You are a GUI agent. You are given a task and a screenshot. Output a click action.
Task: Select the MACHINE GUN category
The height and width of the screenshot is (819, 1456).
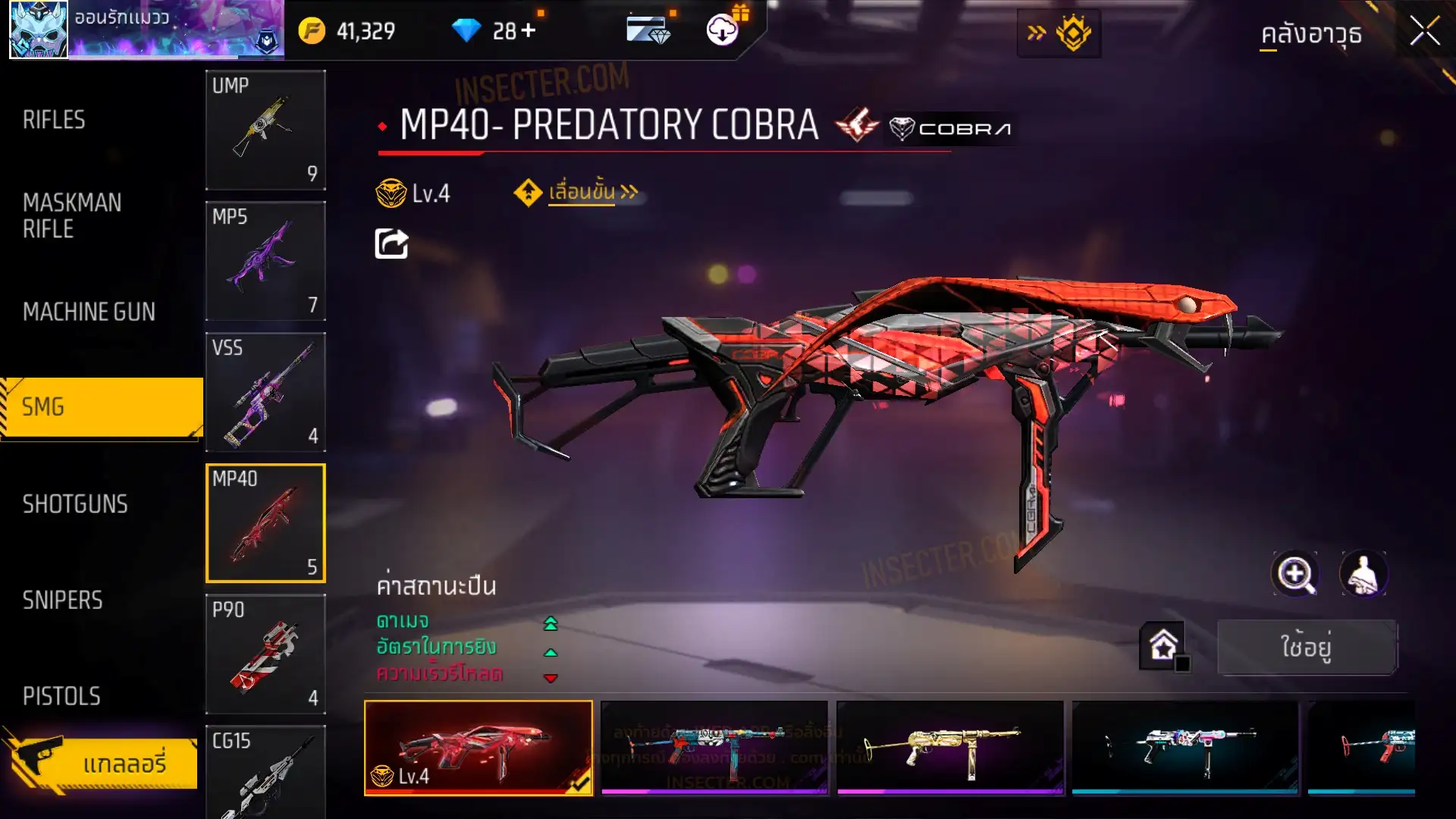[89, 312]
